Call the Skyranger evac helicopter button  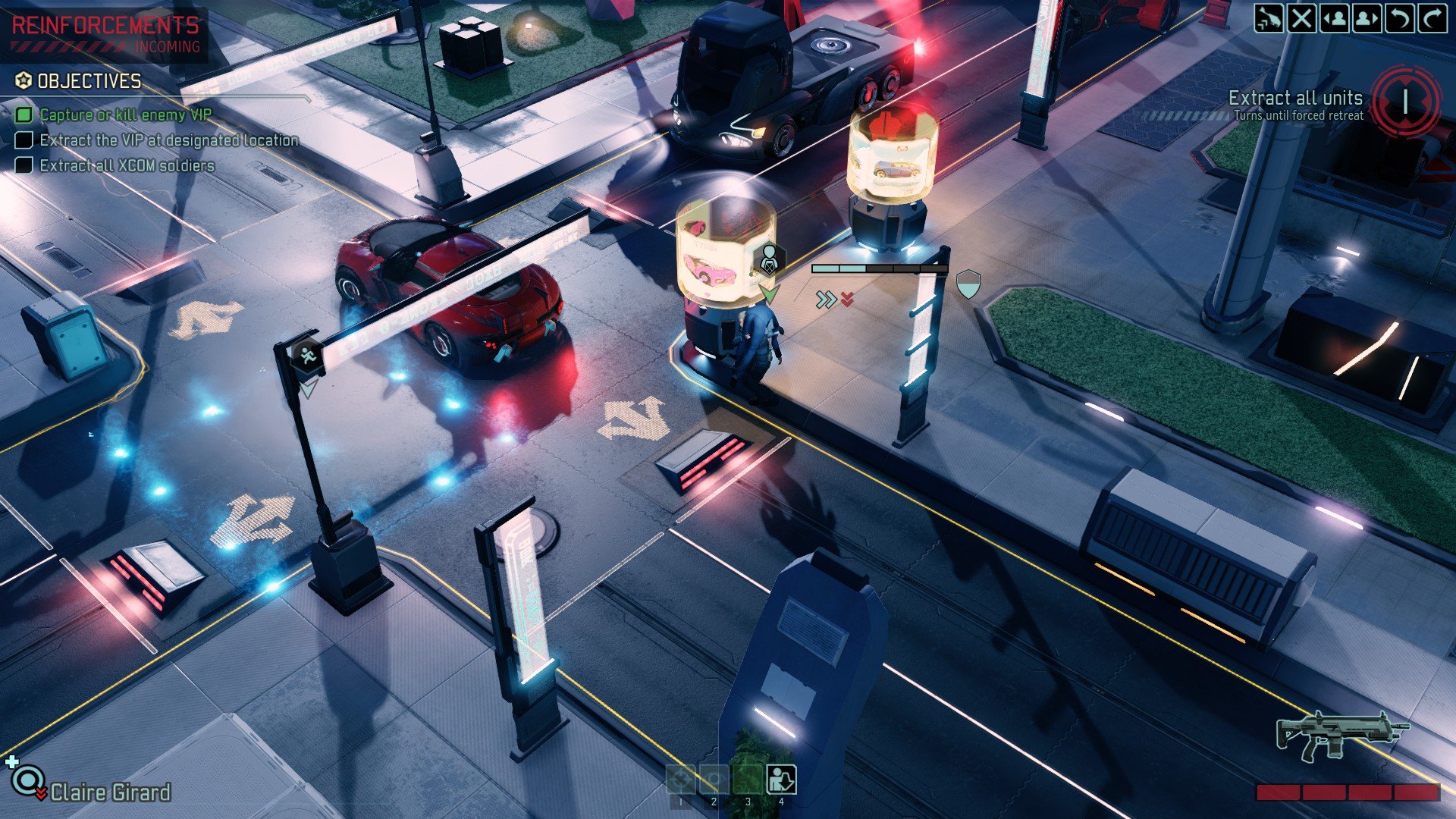click(1269, 17)
